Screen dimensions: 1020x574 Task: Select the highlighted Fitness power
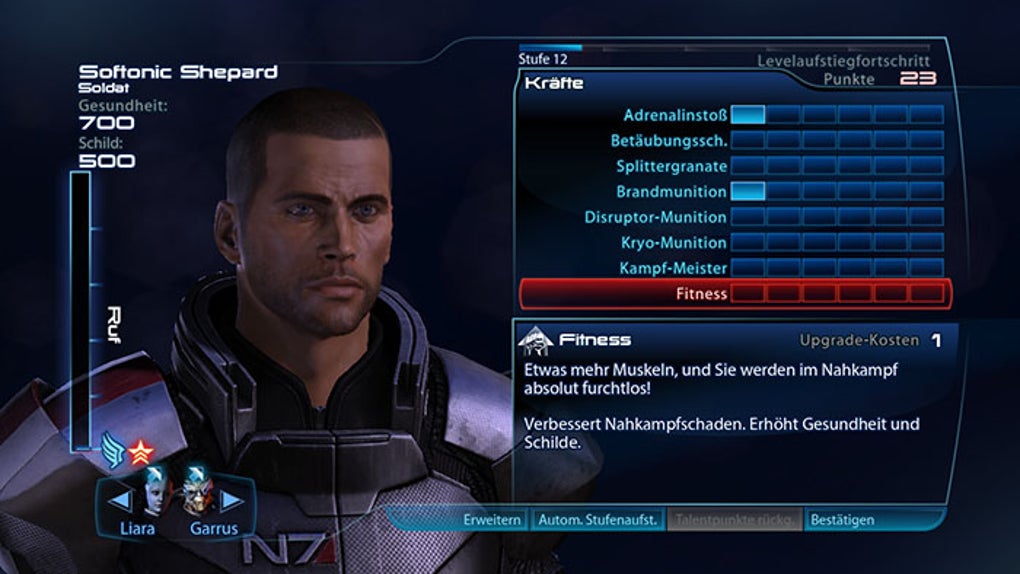coord(735,294)
